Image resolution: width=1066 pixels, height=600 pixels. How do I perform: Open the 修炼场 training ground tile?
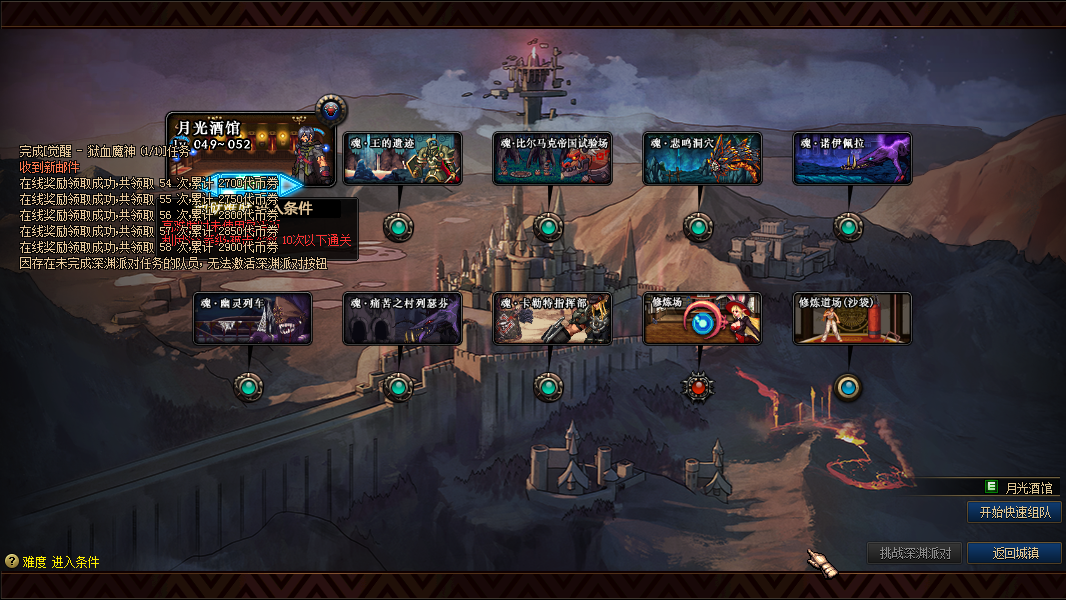702,319
